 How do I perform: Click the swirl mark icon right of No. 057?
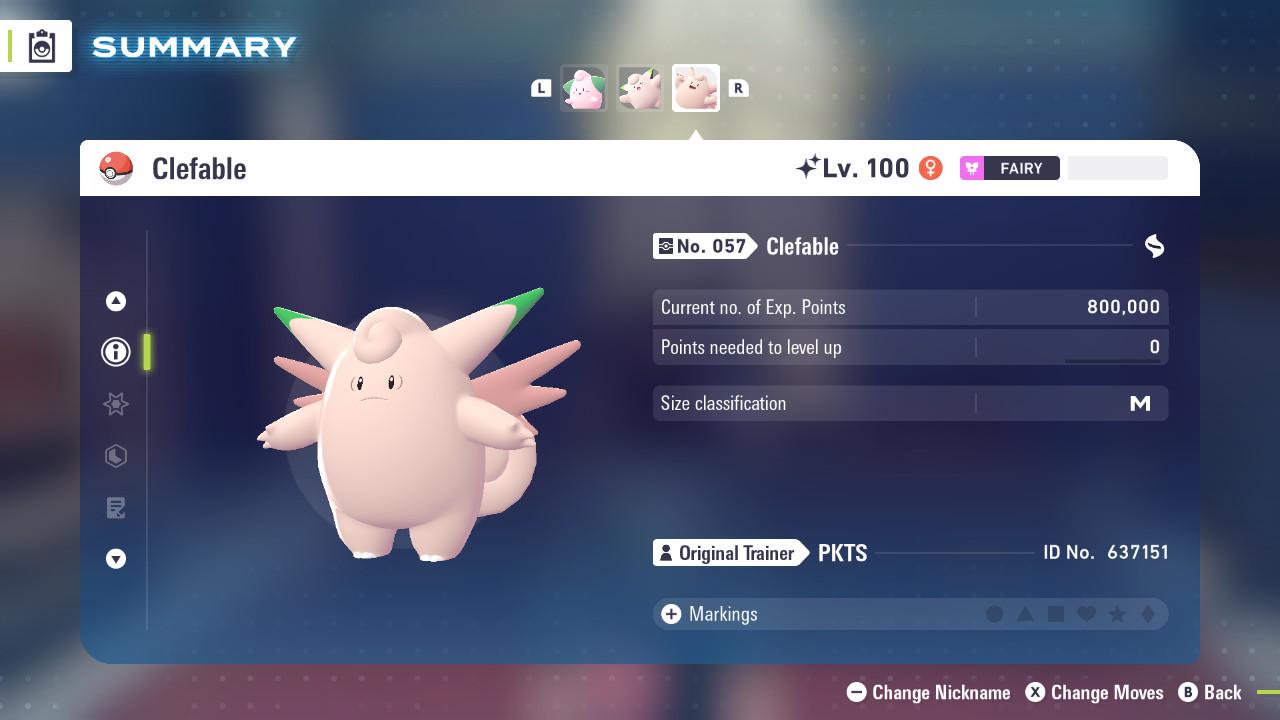[1154, 246]
